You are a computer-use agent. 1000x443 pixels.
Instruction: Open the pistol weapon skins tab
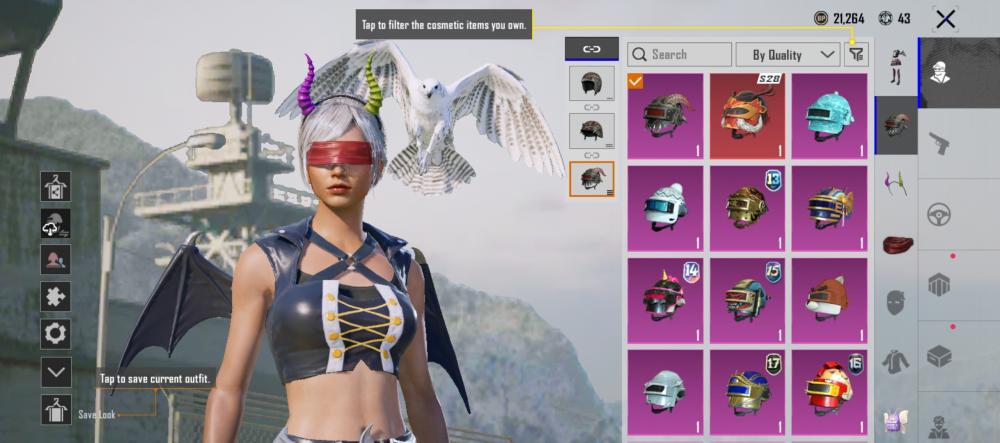(941, 143)
